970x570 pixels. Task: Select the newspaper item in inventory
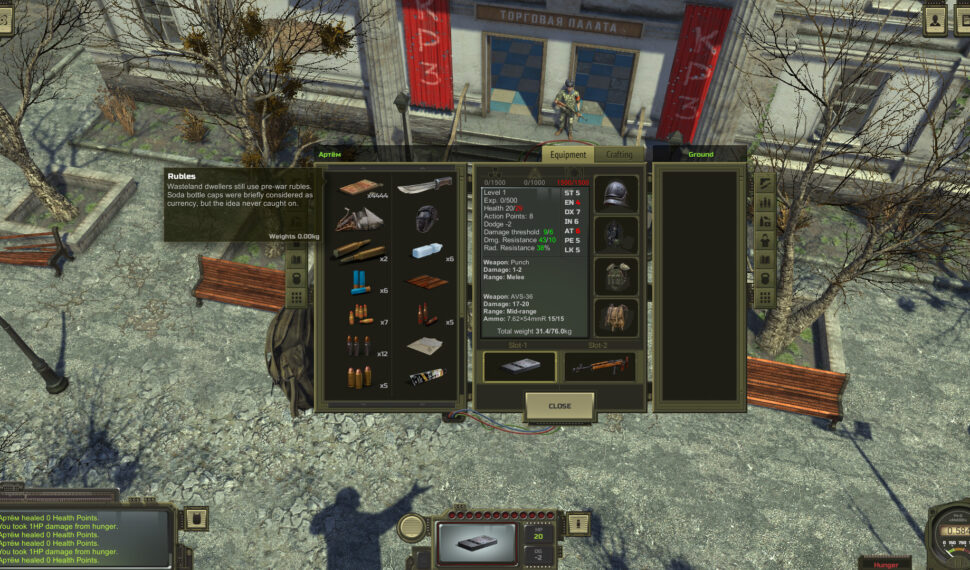click(x=424, y=346)
